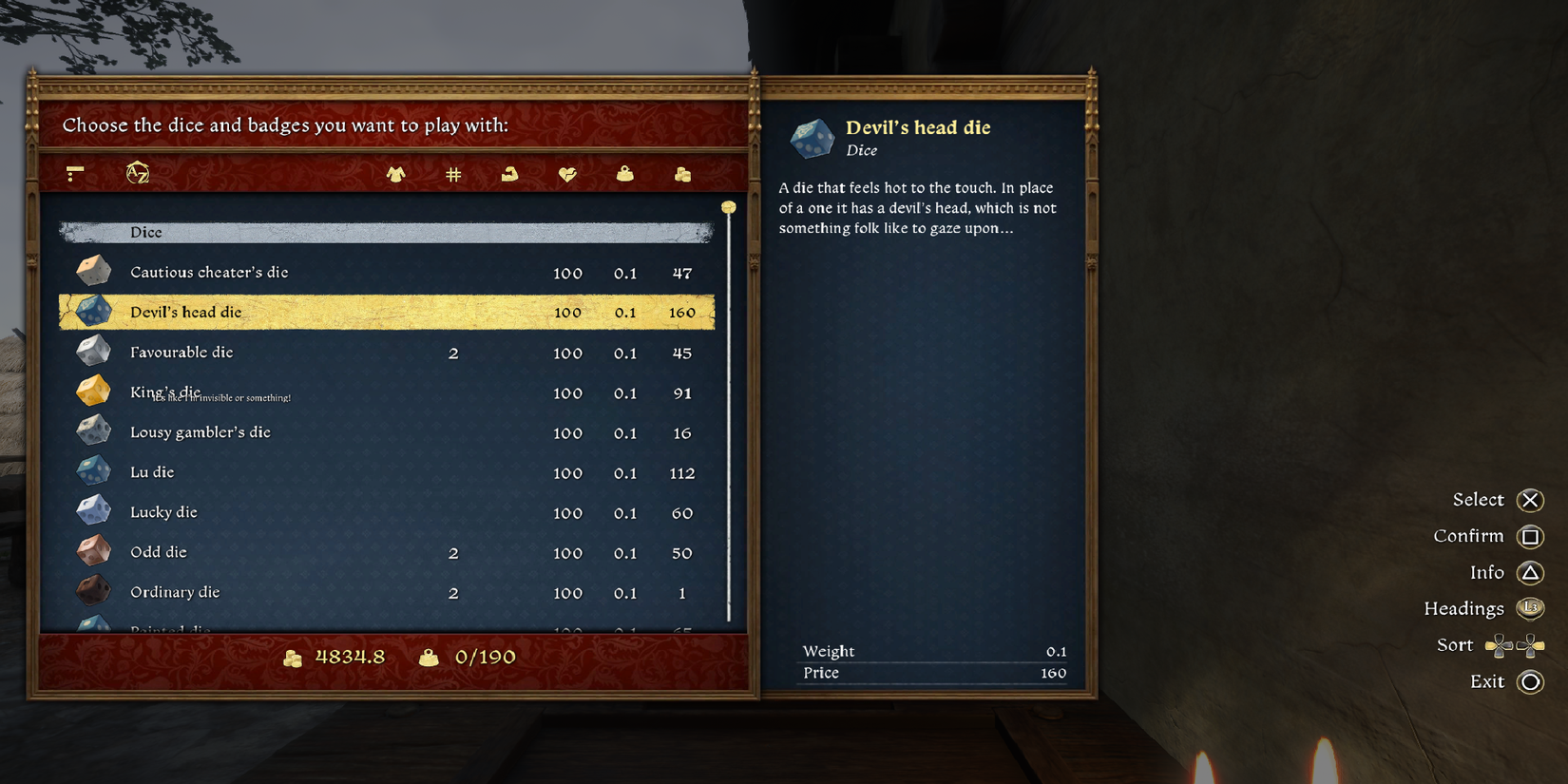Sort by the weight column icon
Image resolution: width=1568 pixels, height=784 pixels.
(x=624, y=174)
